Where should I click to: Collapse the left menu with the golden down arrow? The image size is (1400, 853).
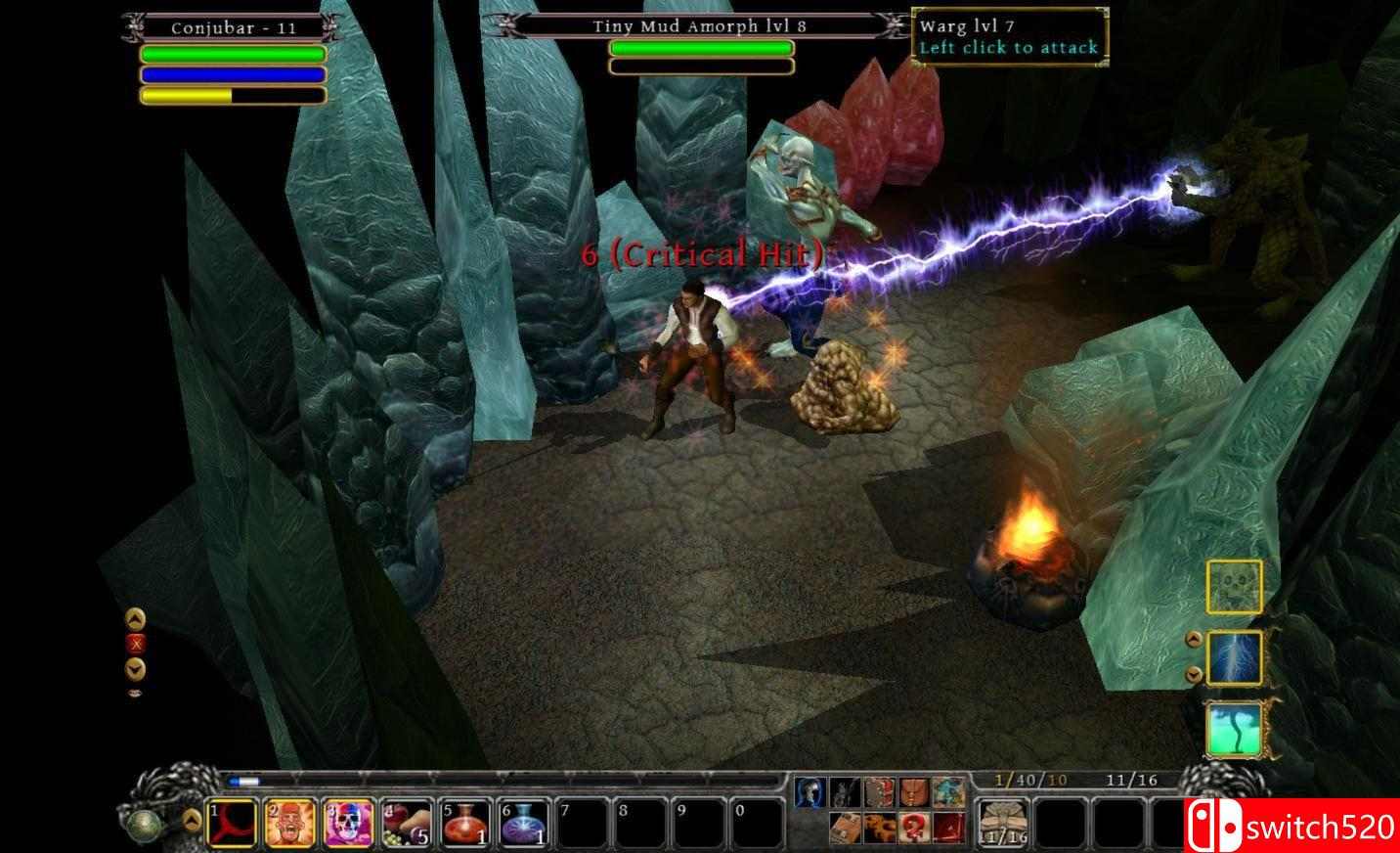(134, 668)
